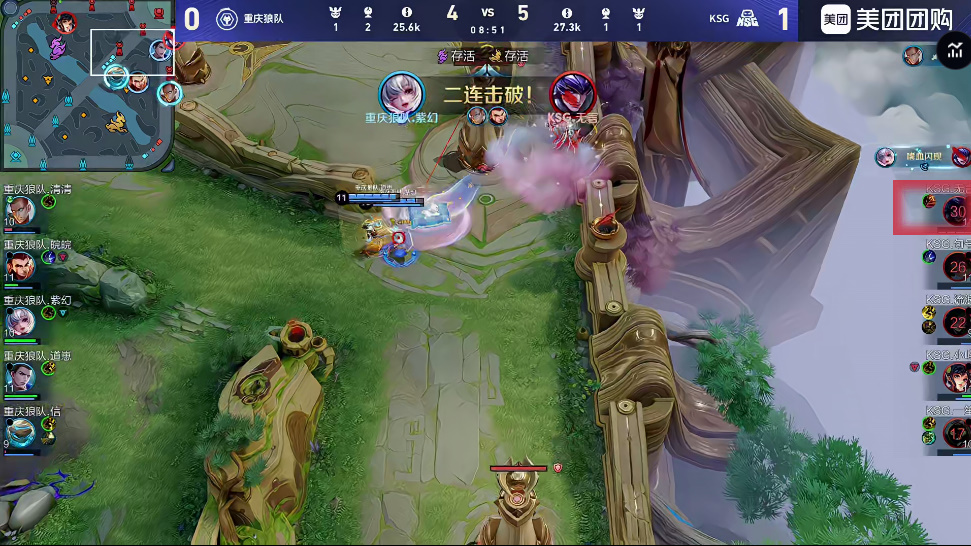Image resolution: width=971 pixels, height=546 pixels.
Task: Click 紫幻's hero portrait in kill banner
Action: point(401,94)
